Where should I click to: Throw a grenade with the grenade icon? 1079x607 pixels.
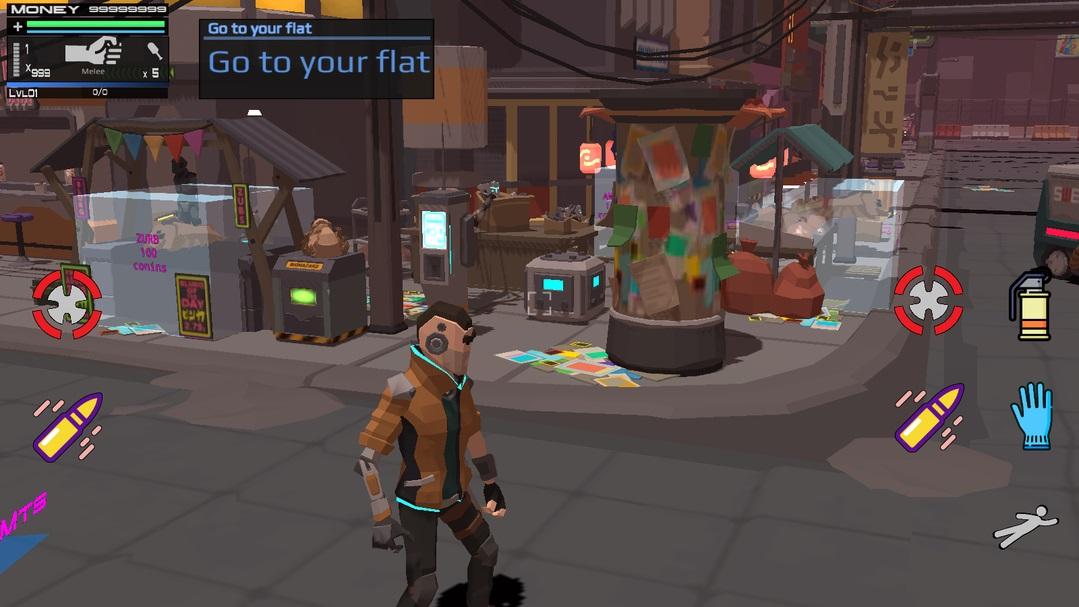click(x=1031, y=304)
